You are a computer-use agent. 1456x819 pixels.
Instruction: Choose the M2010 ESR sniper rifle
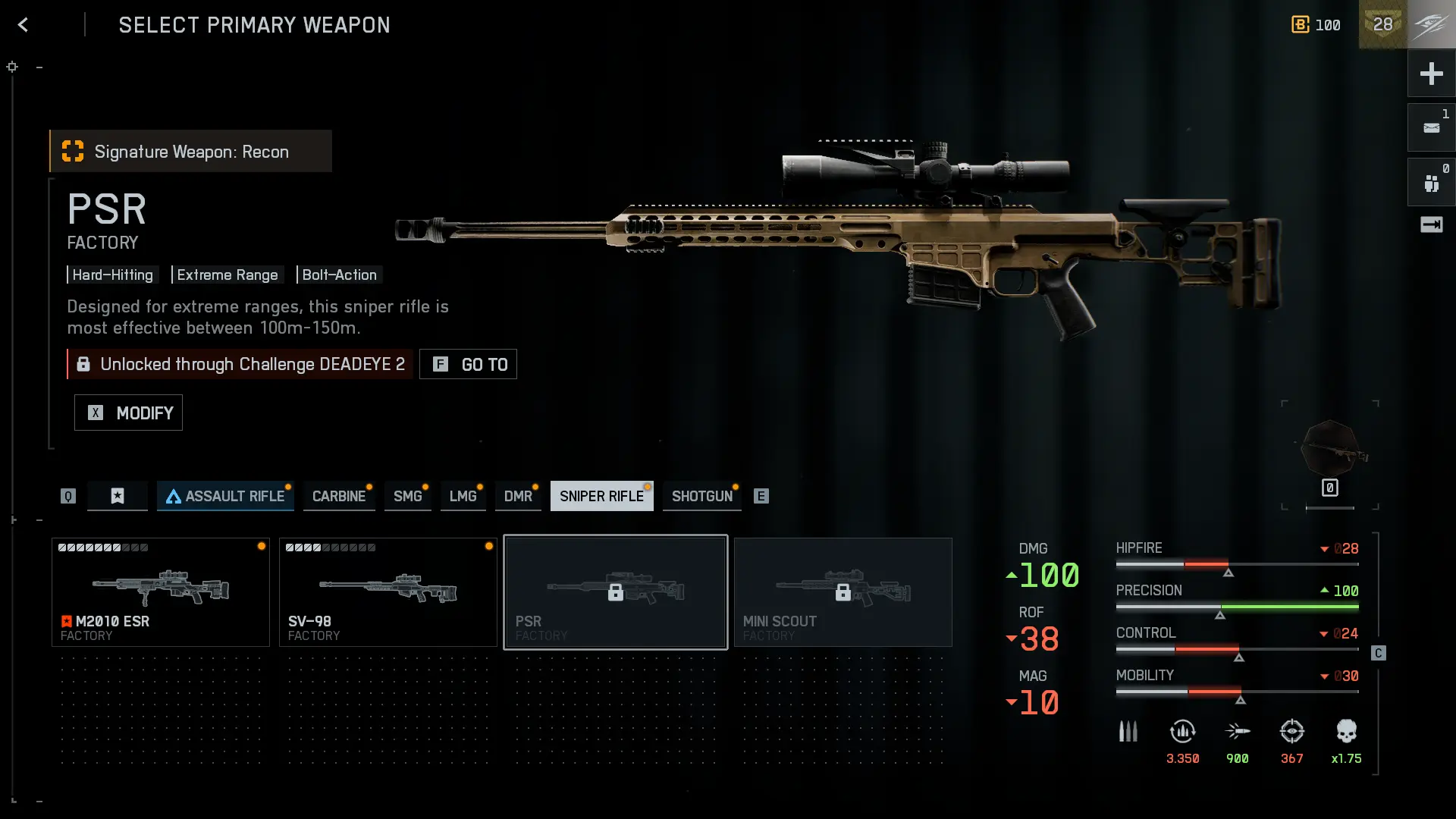pyautogui.click(x=161, y=592)
